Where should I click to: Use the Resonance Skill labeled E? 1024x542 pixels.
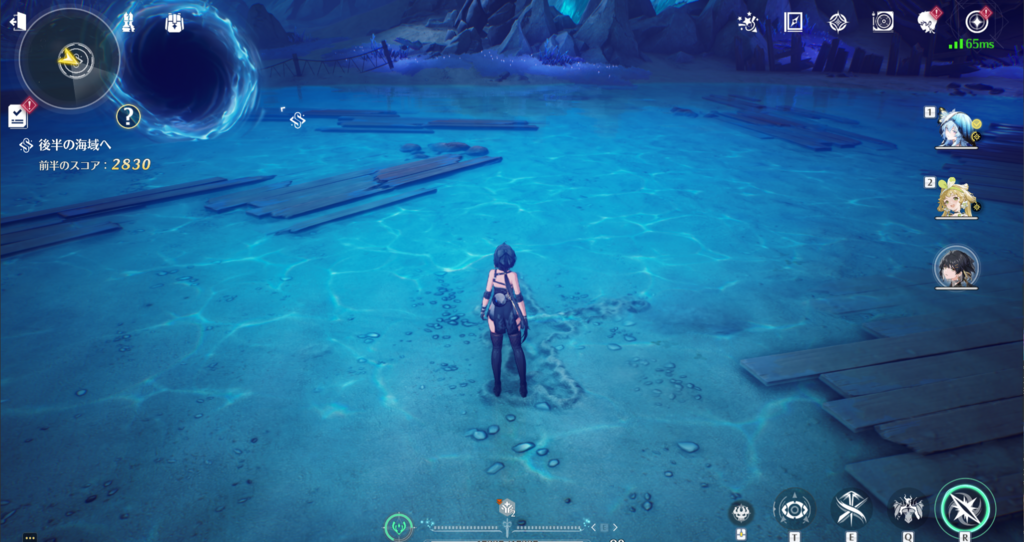[851, 508]
